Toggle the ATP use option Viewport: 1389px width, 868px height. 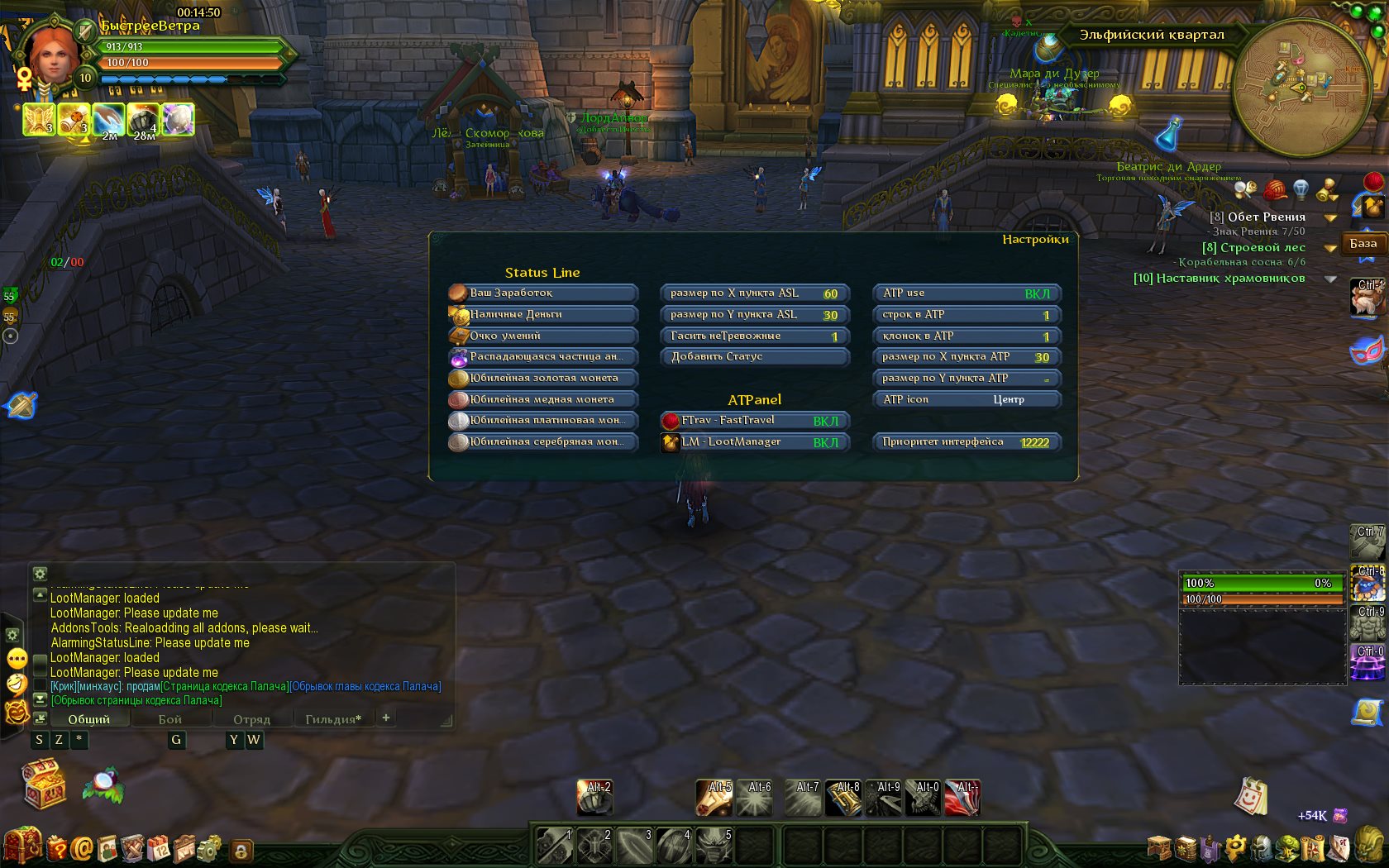point(966,293)
